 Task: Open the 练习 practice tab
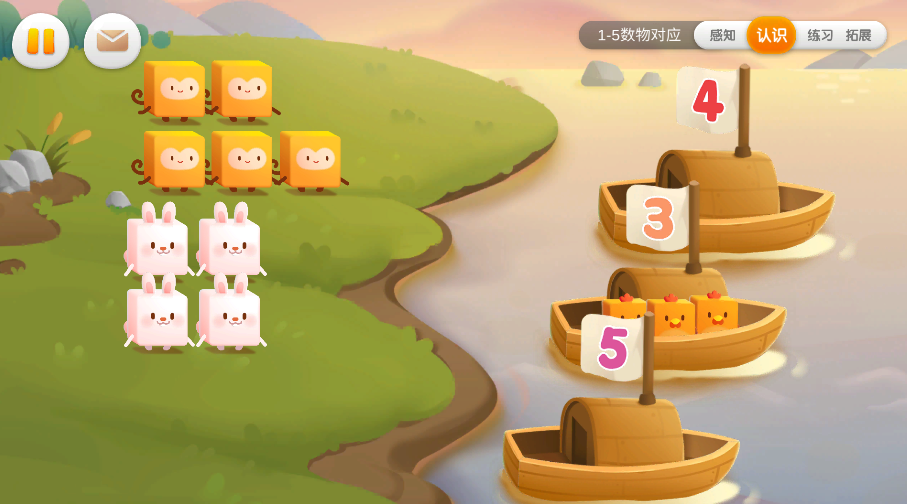pos(820,35)
